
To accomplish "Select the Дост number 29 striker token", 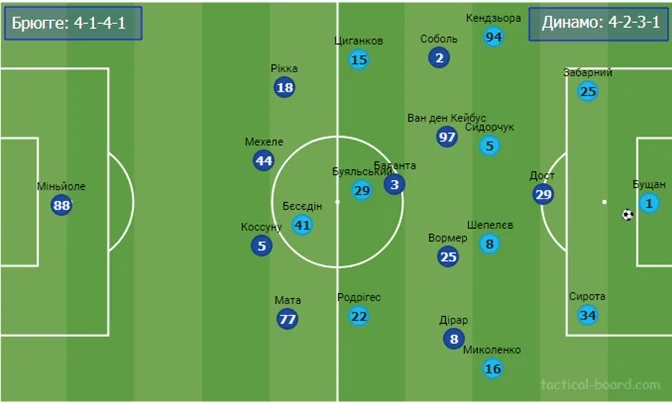I will [x=543, y=195].
